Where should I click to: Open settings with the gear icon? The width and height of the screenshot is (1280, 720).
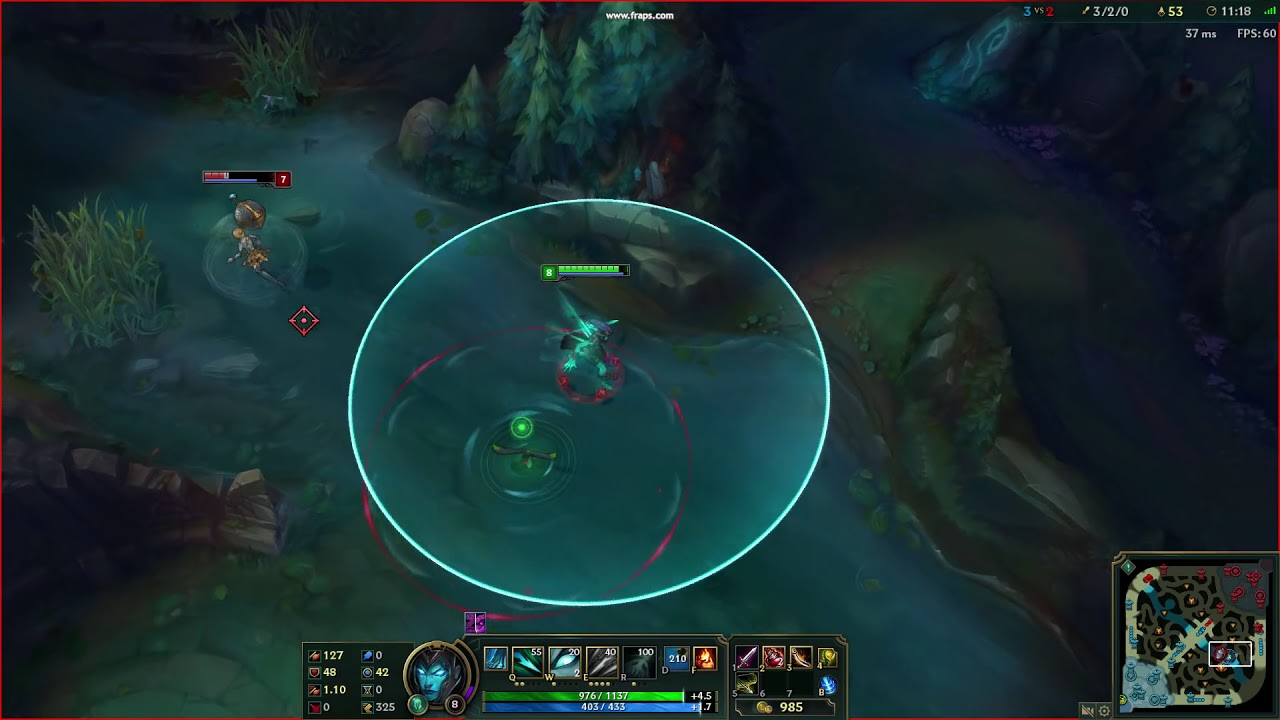coord(1104,710)
